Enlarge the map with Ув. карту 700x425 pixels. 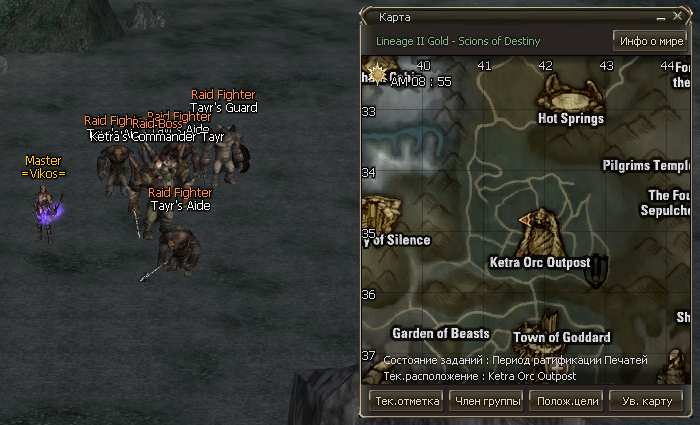646,401
